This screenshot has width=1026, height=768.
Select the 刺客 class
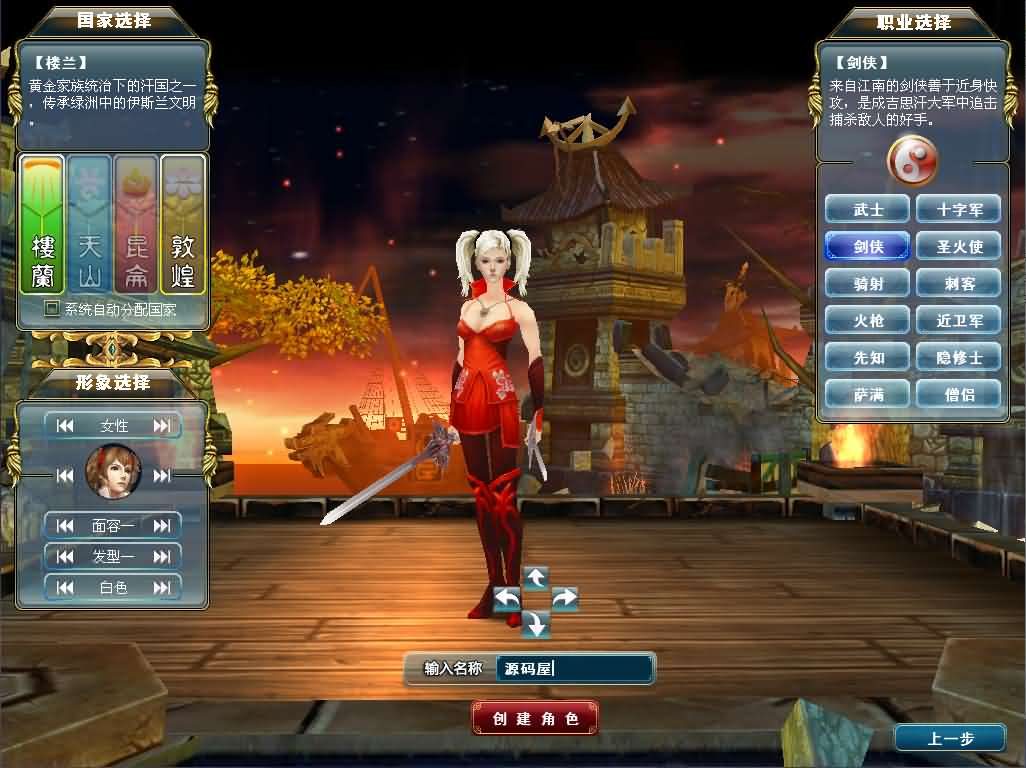(x=958, y=283)
